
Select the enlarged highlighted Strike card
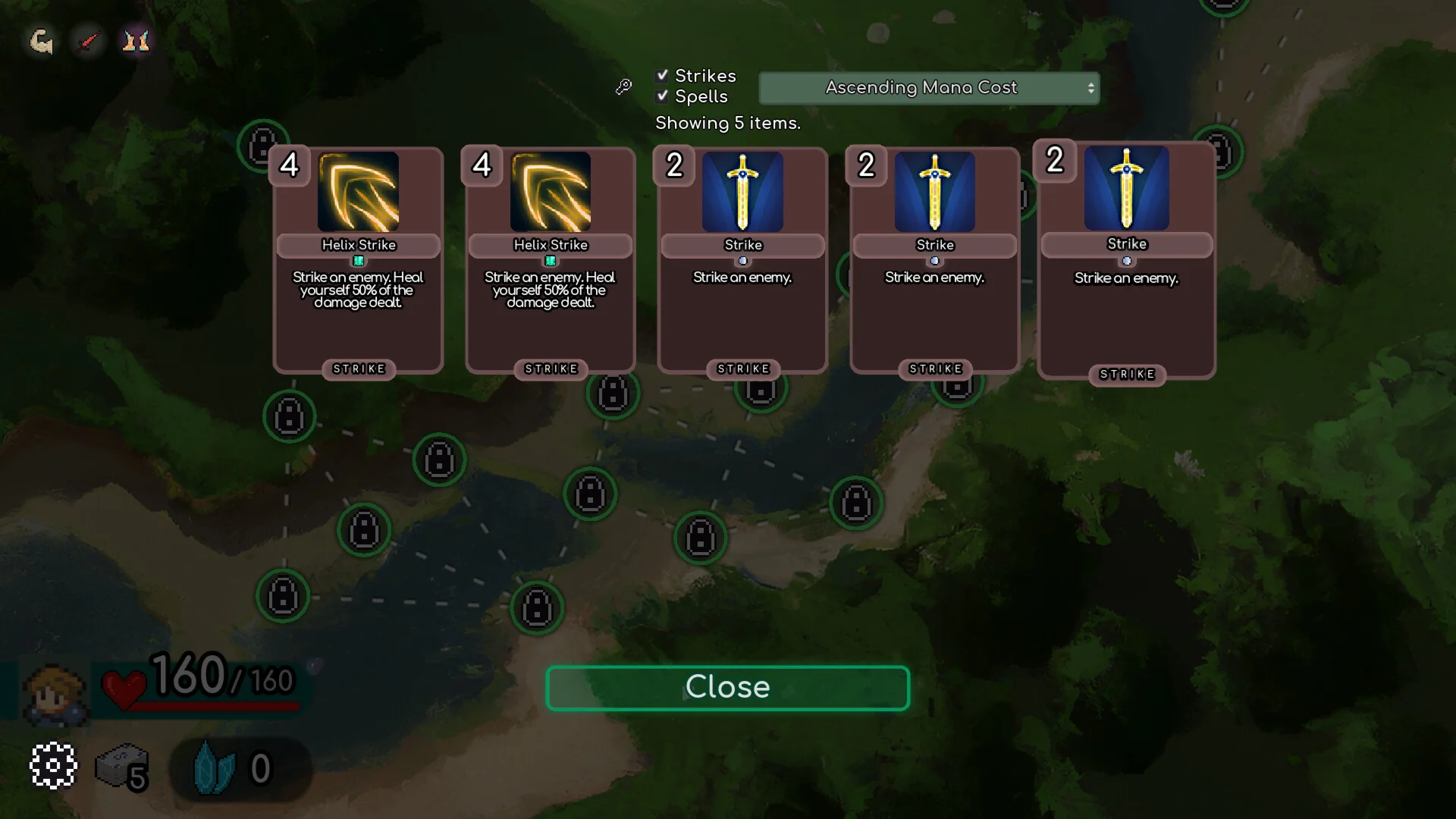coord(1126,260)
